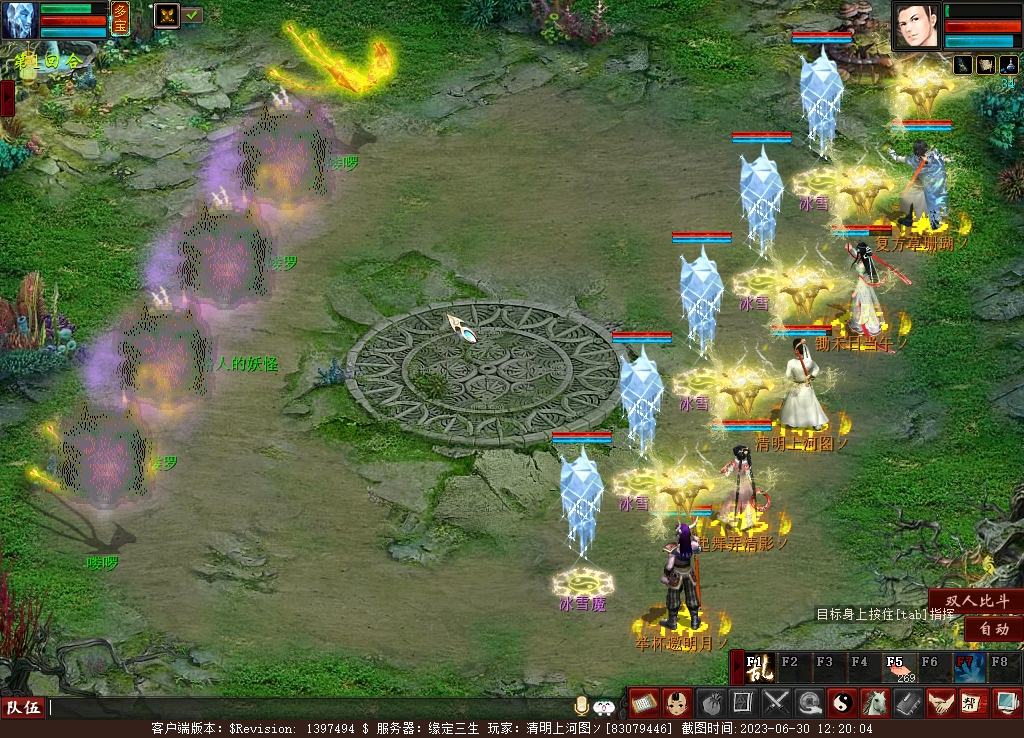The height and width of the screenshot is (738, 1024).
Task: Open the bag pouch inventory icon
Action: pos(710,702)
